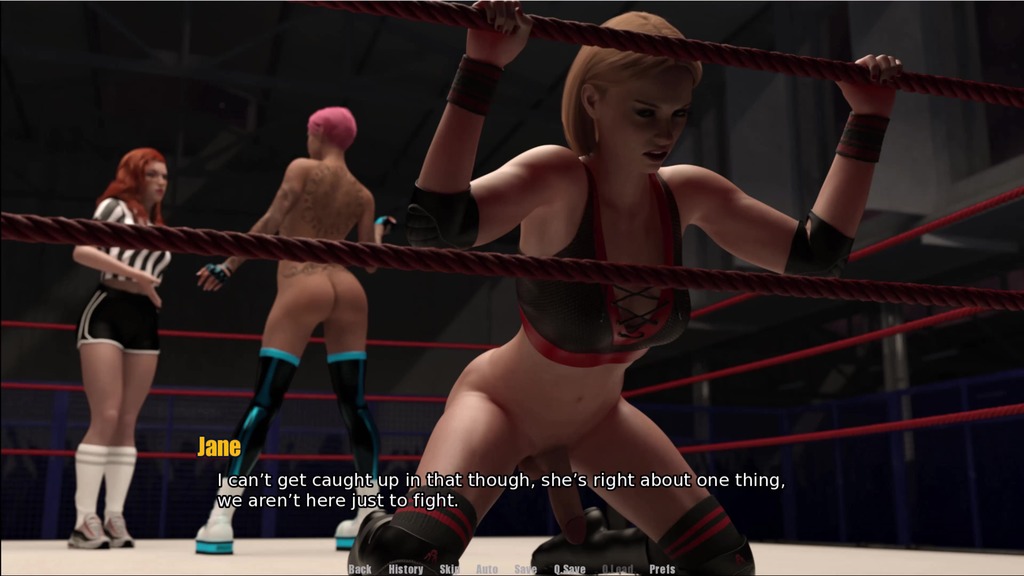Click Q.Load to quick load
This screenshot has width=1024, height=576.
[x=618, y=569]
